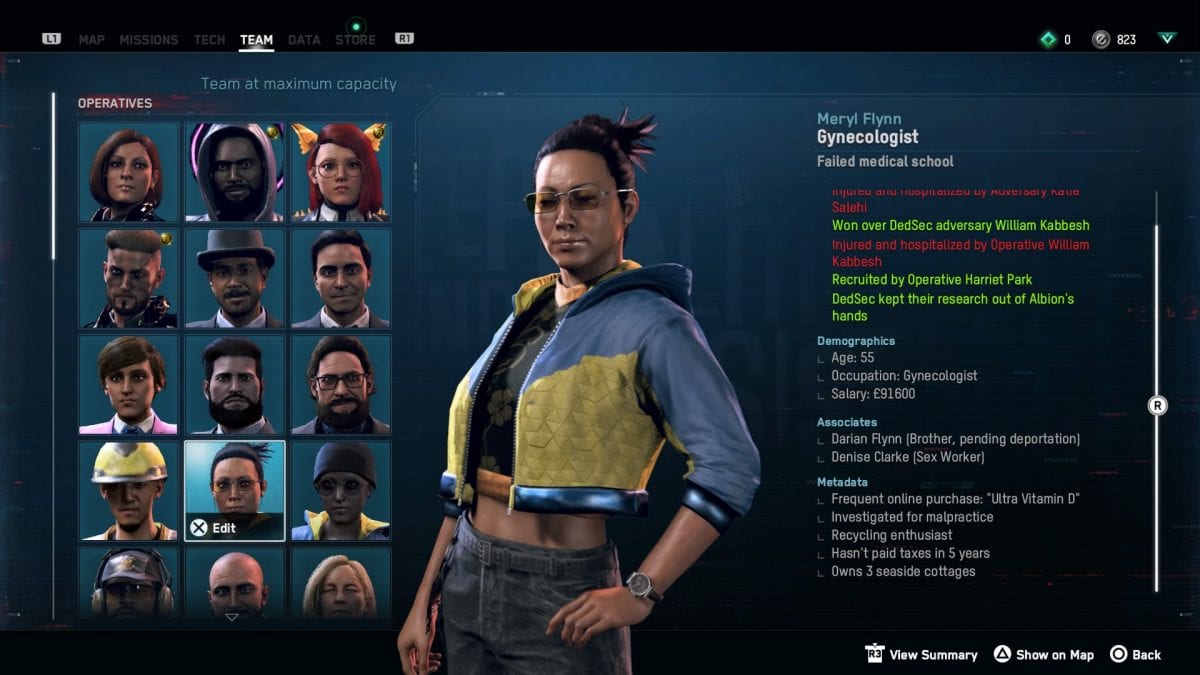Select the operative in pink suit
The width and height of the screenshot is (1200, 675).
click(129, 385)
